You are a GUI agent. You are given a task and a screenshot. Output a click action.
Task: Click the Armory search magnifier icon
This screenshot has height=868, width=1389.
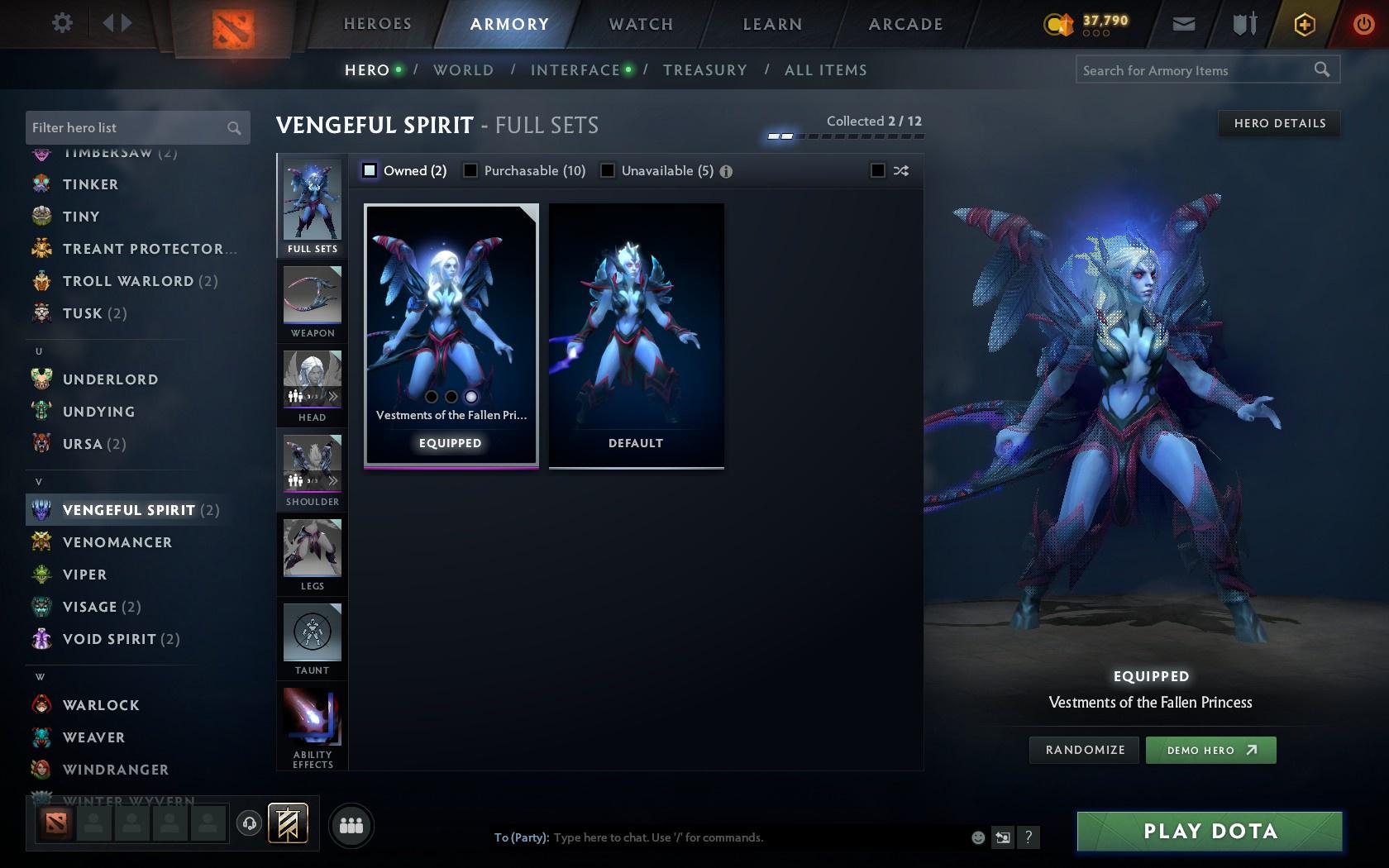[1320, 70]
